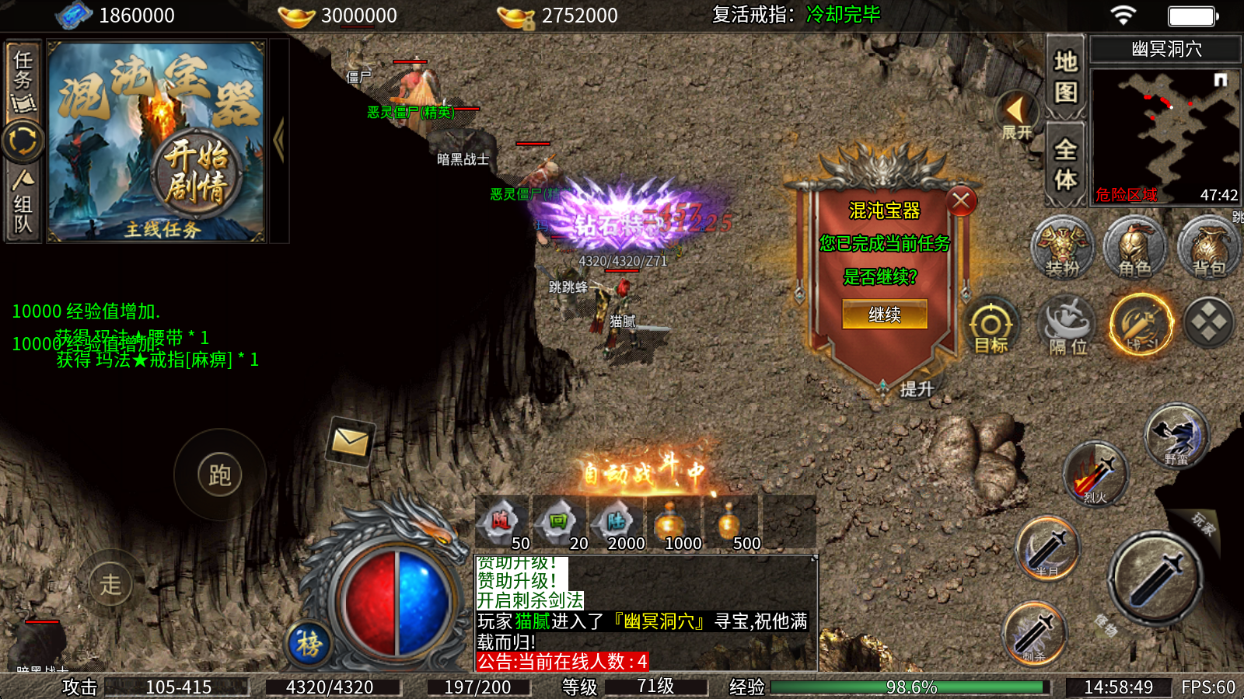The image size is (1244, 699).
Task: Tap the 跑 run button
Action: tap(219, 475)
